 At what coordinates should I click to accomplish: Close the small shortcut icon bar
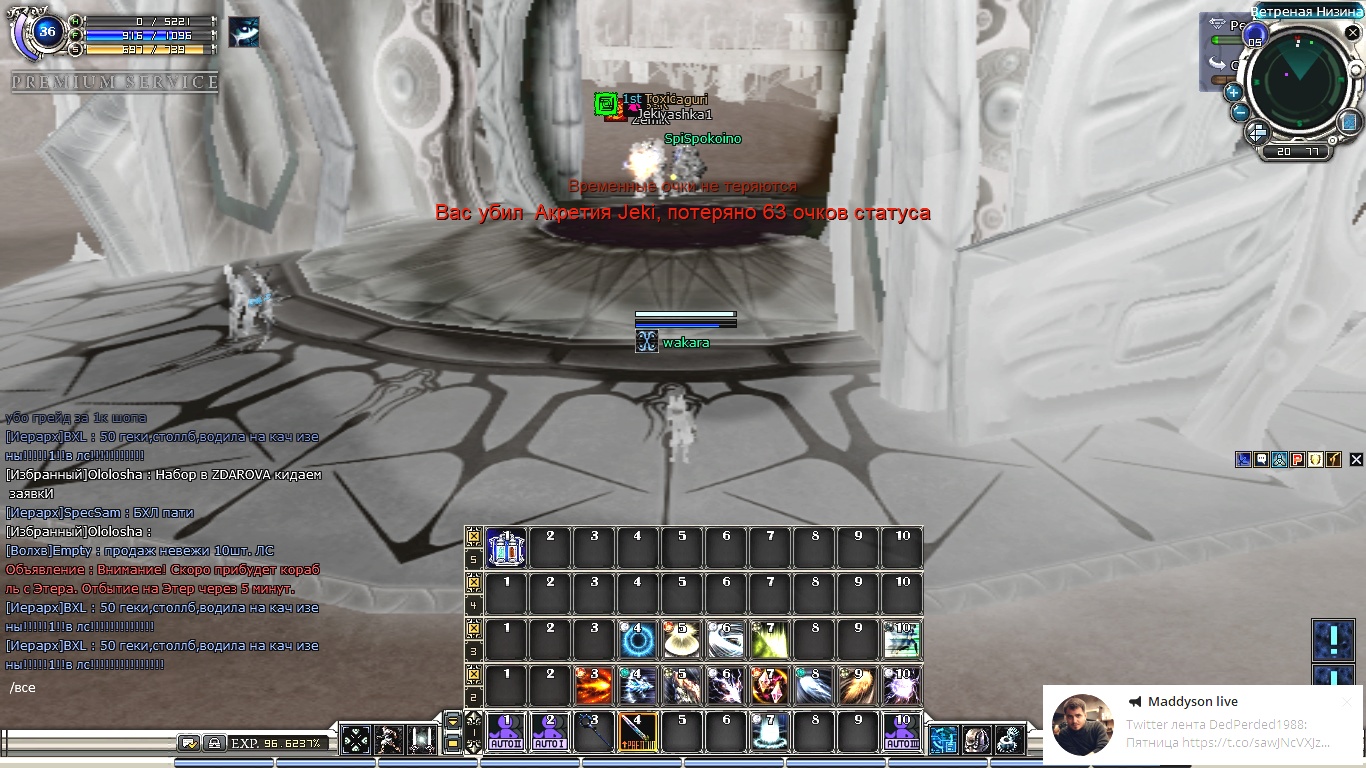click(x=1356, y=460)
